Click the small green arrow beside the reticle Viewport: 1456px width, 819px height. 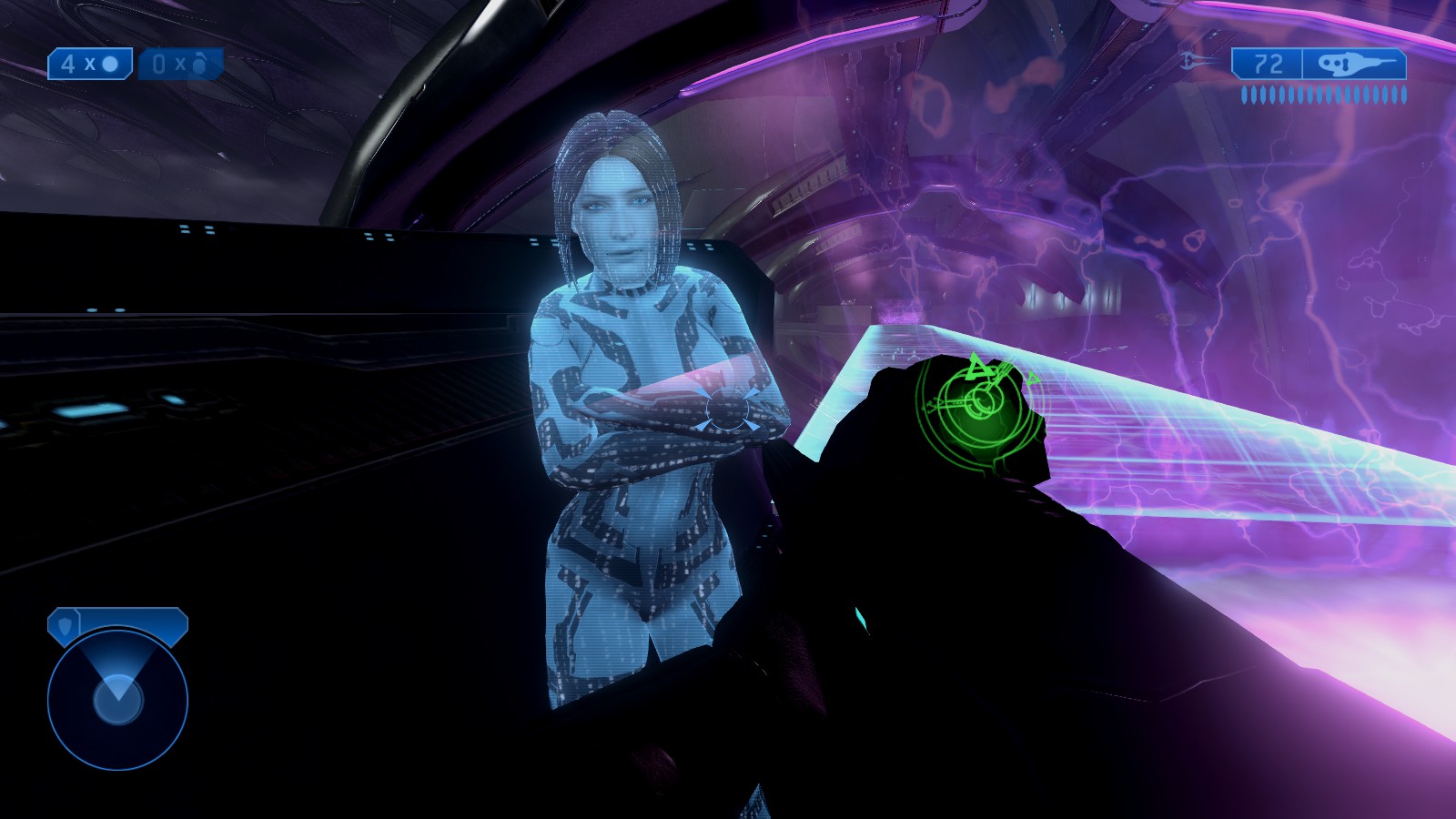click(1033, 377)
